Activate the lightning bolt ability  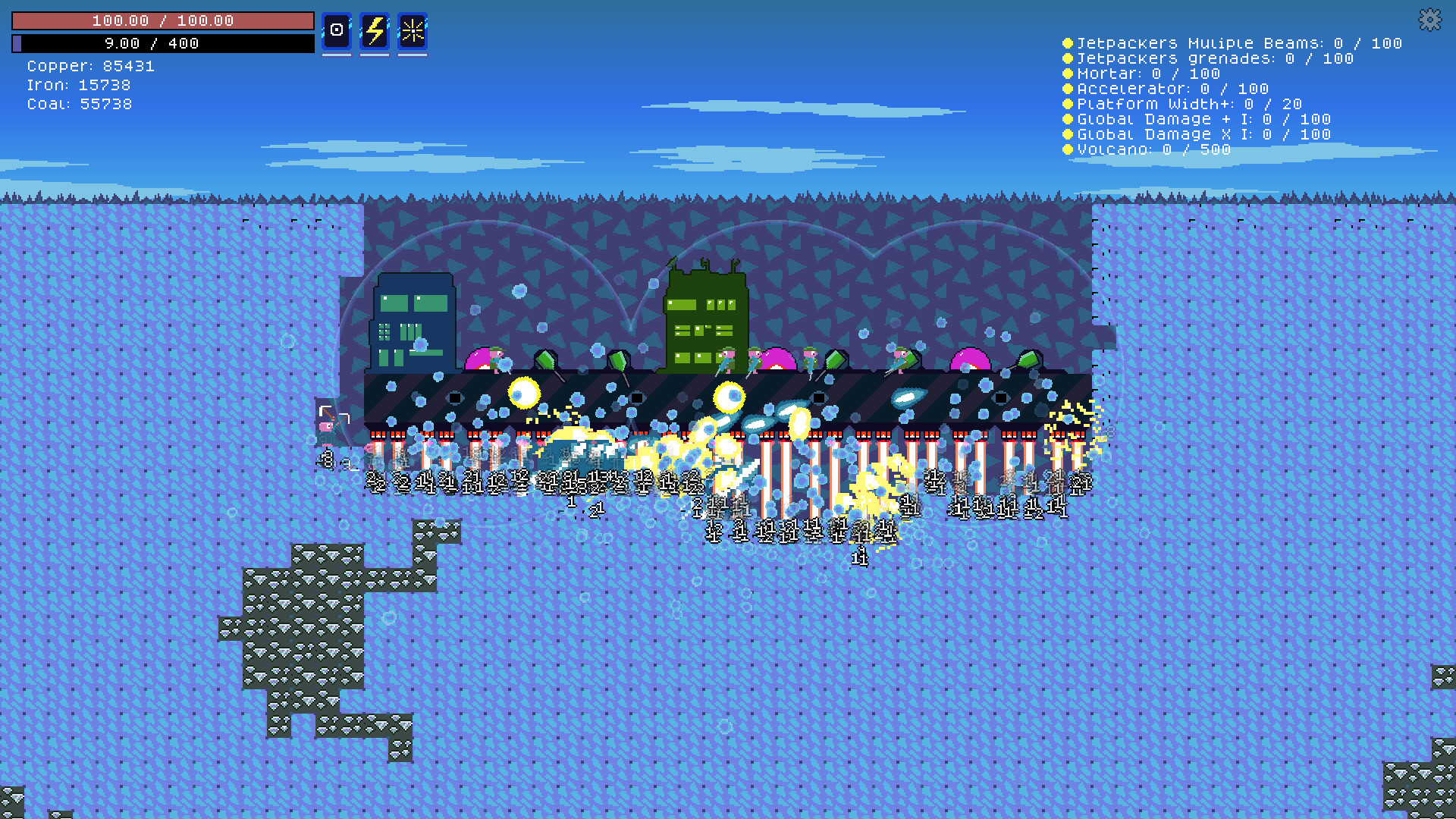pos(374,33)
